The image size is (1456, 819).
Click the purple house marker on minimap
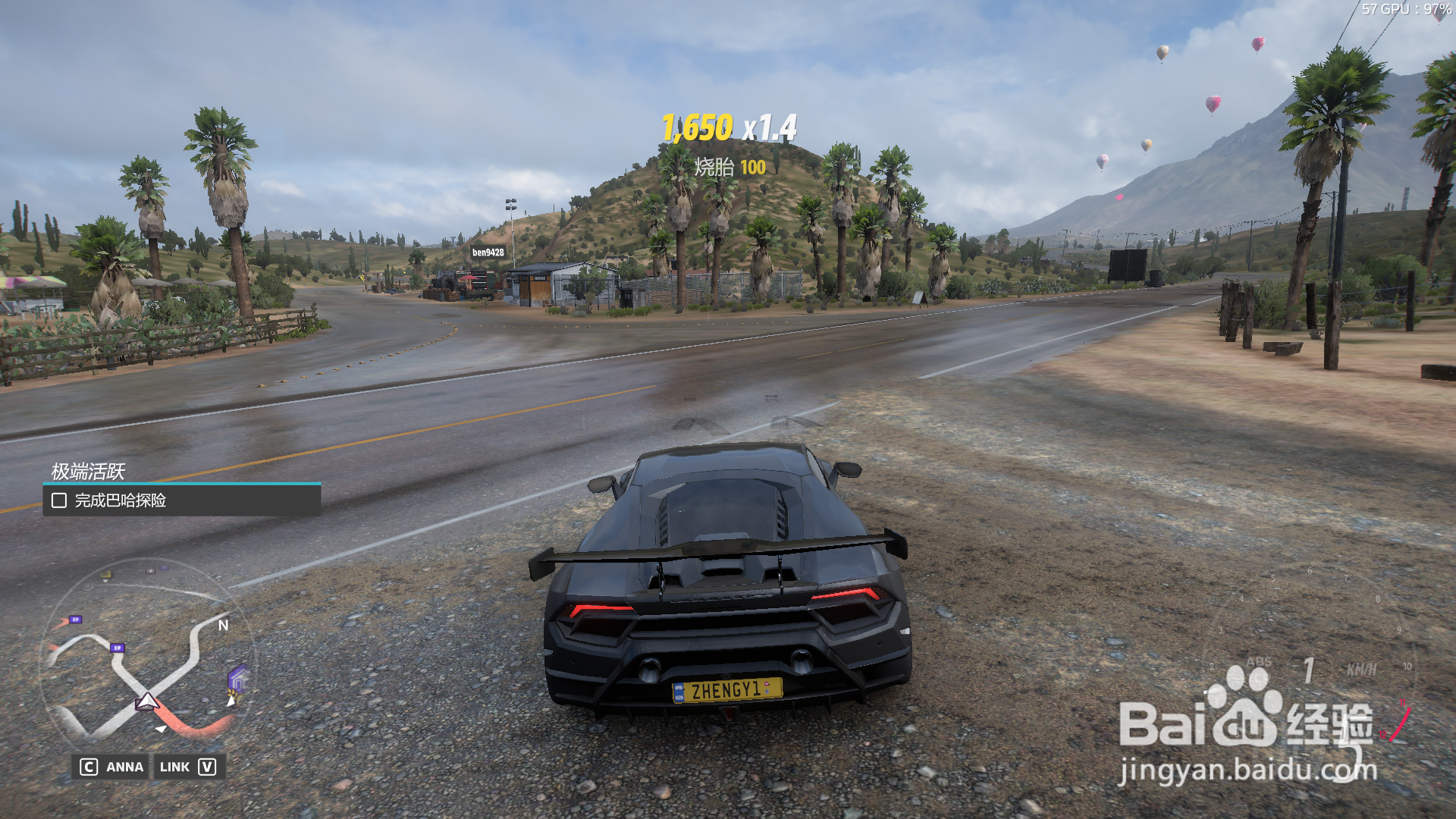[237, 678]
